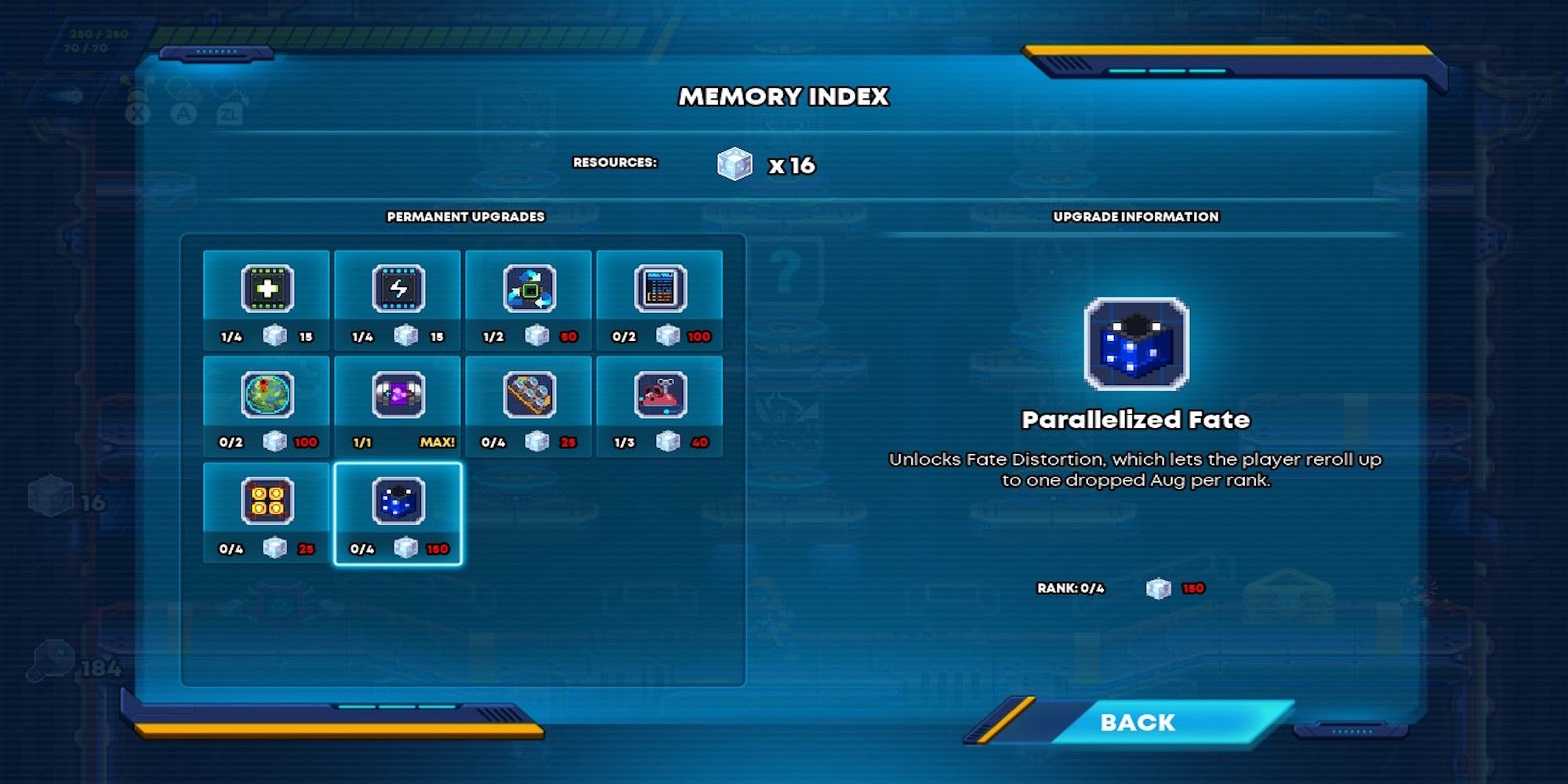Viewport: 1568px width, 784px height.
Task: Click the cube icon next to Rank 0/4 cost
Action: [1158, 589]
